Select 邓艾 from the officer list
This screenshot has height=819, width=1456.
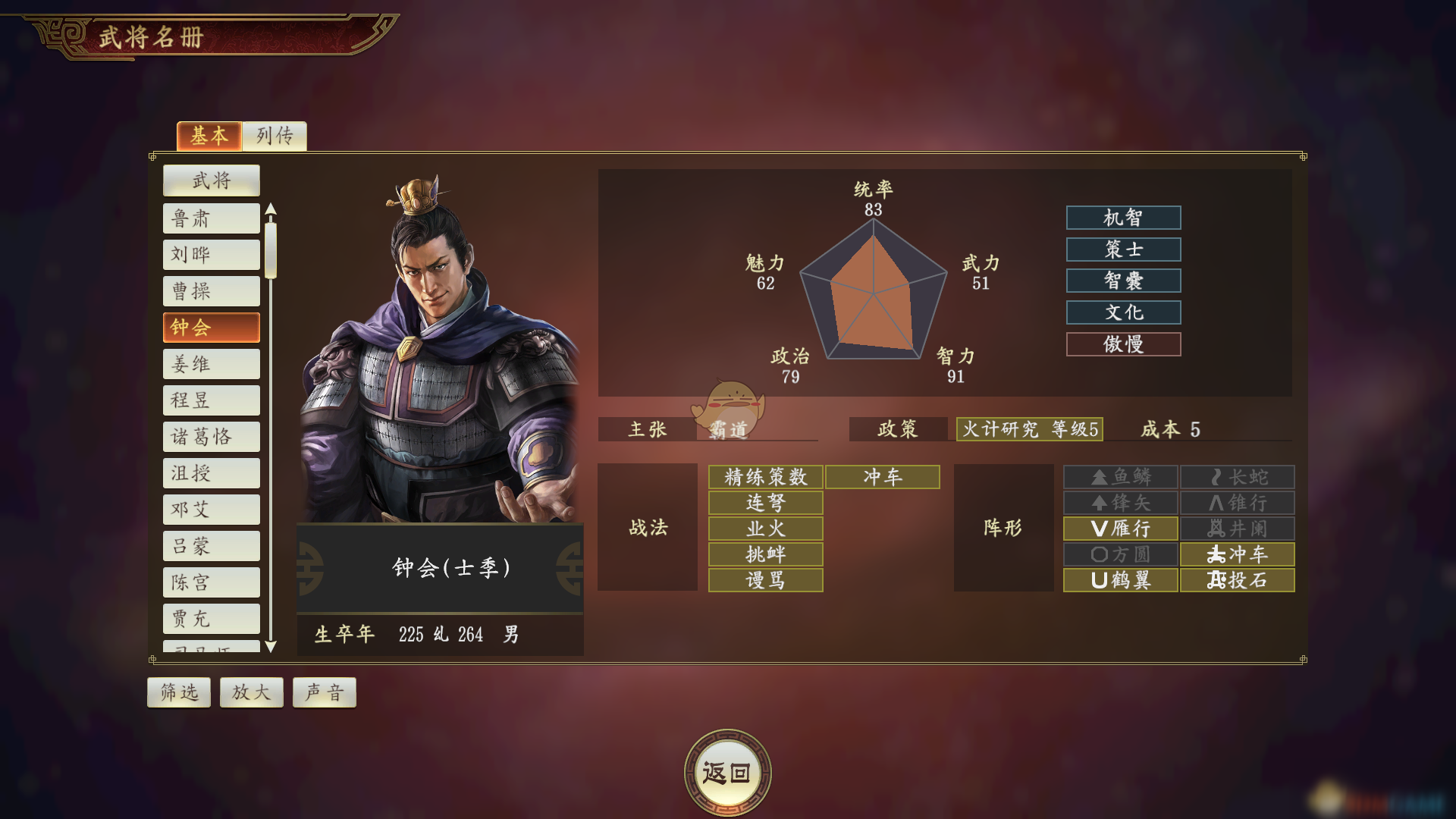click(211, 509)
